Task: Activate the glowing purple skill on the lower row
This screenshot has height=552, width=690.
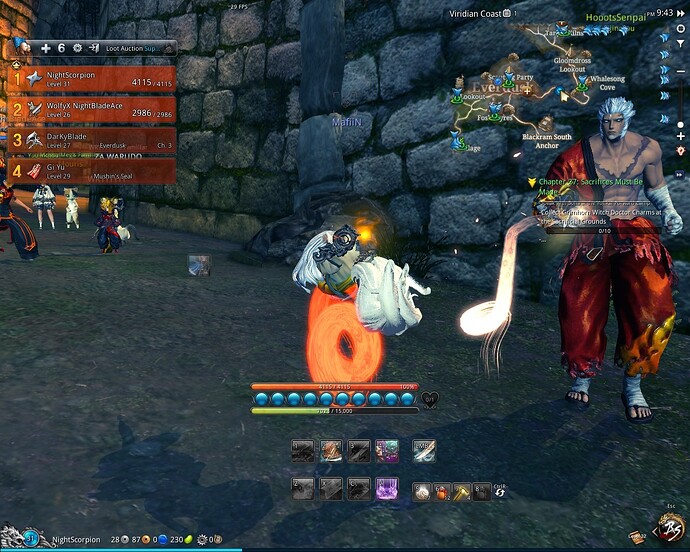Action: tap(387, 489)
